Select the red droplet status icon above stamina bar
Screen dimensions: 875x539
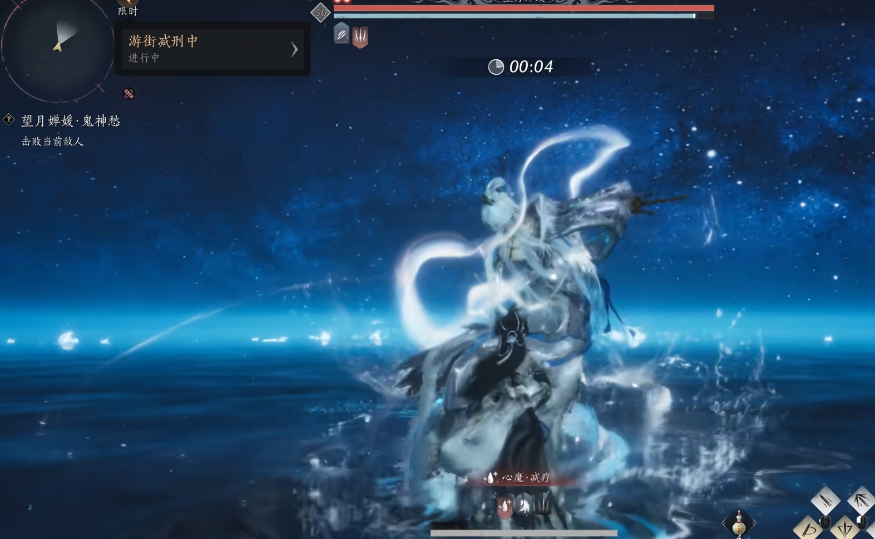click(504, 507)
